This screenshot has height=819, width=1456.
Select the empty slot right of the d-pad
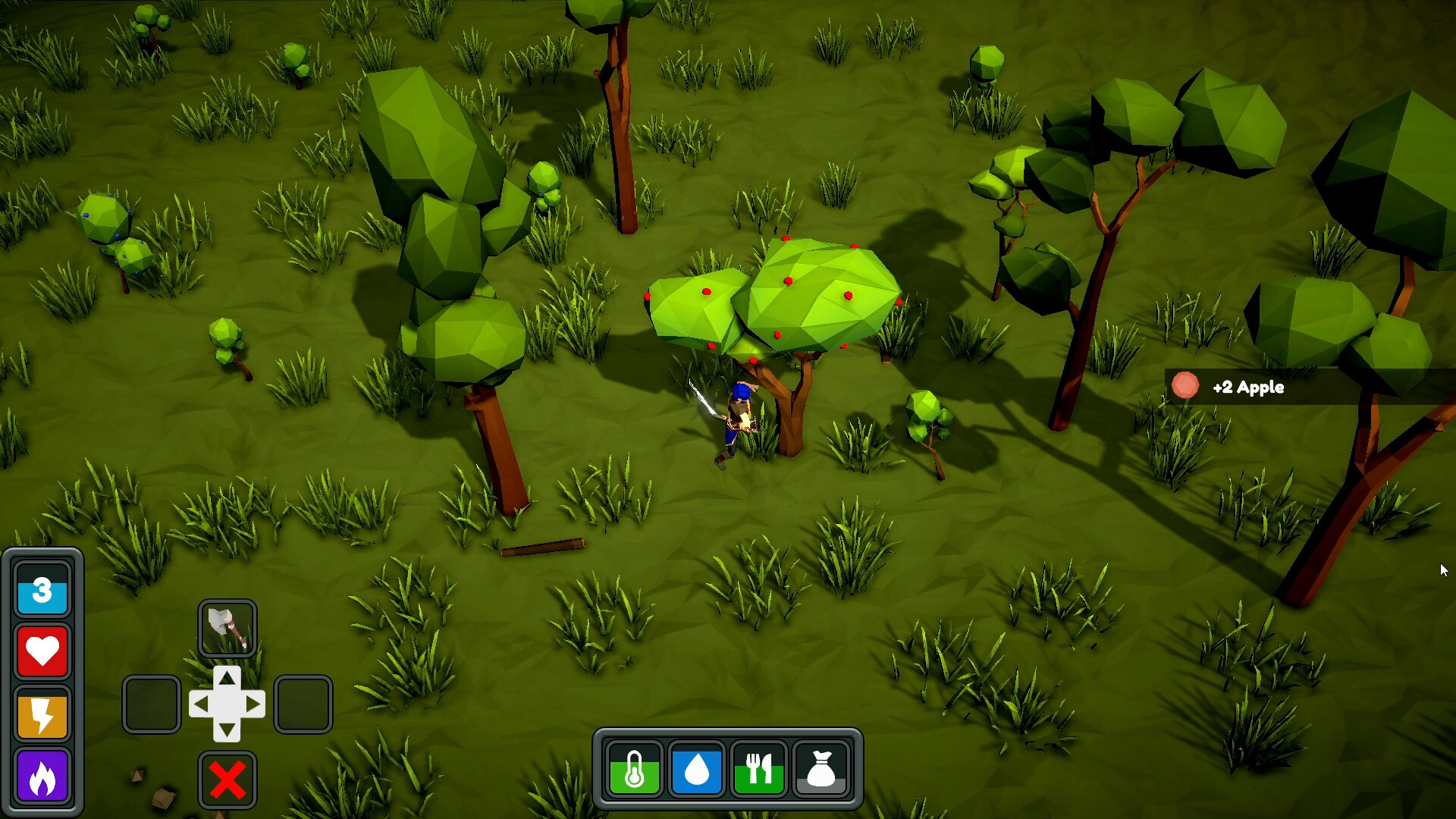[x=303, y=704]
